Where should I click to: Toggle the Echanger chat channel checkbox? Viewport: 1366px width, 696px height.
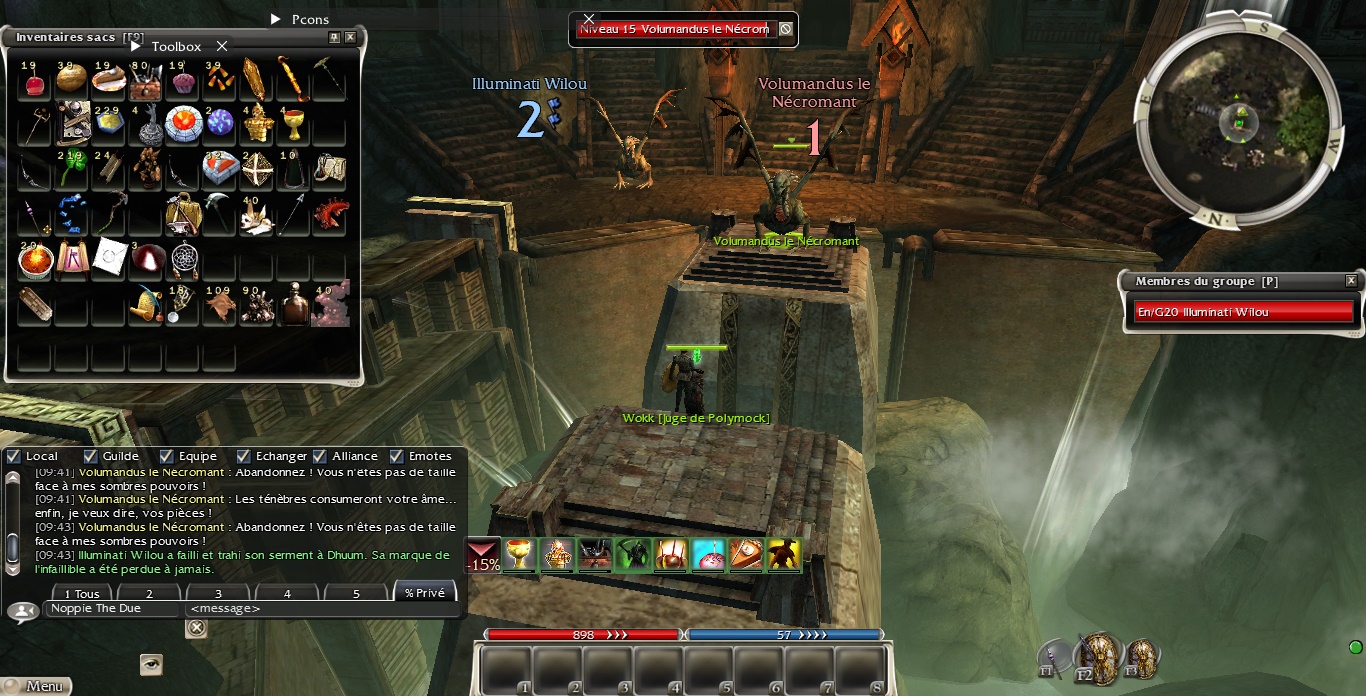pyautogui.click(x=243, y=456)
